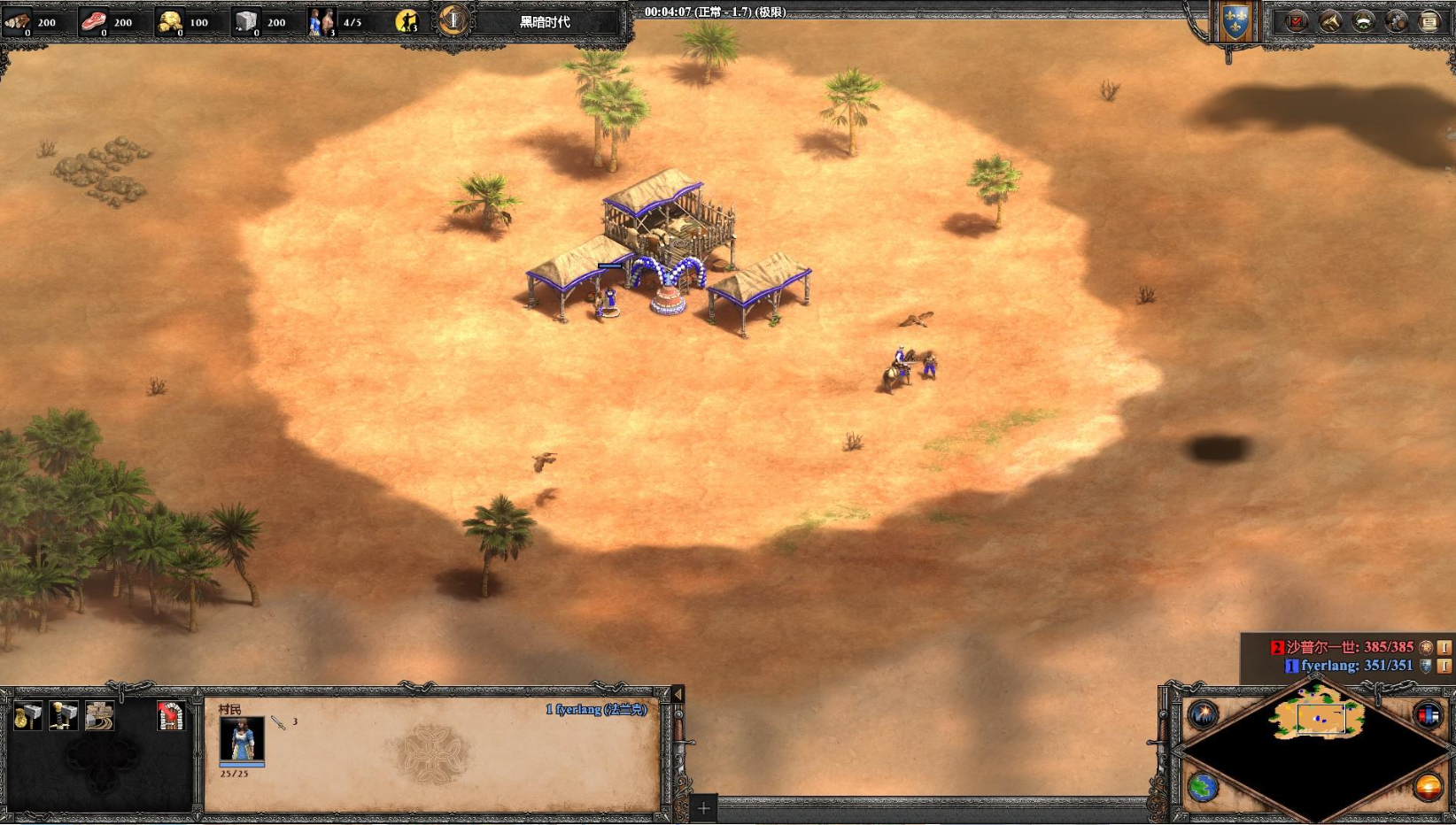Activate the minimap flare signal button
Image resolution: width=1456 pixels, height=825 pixels.
1203,713
